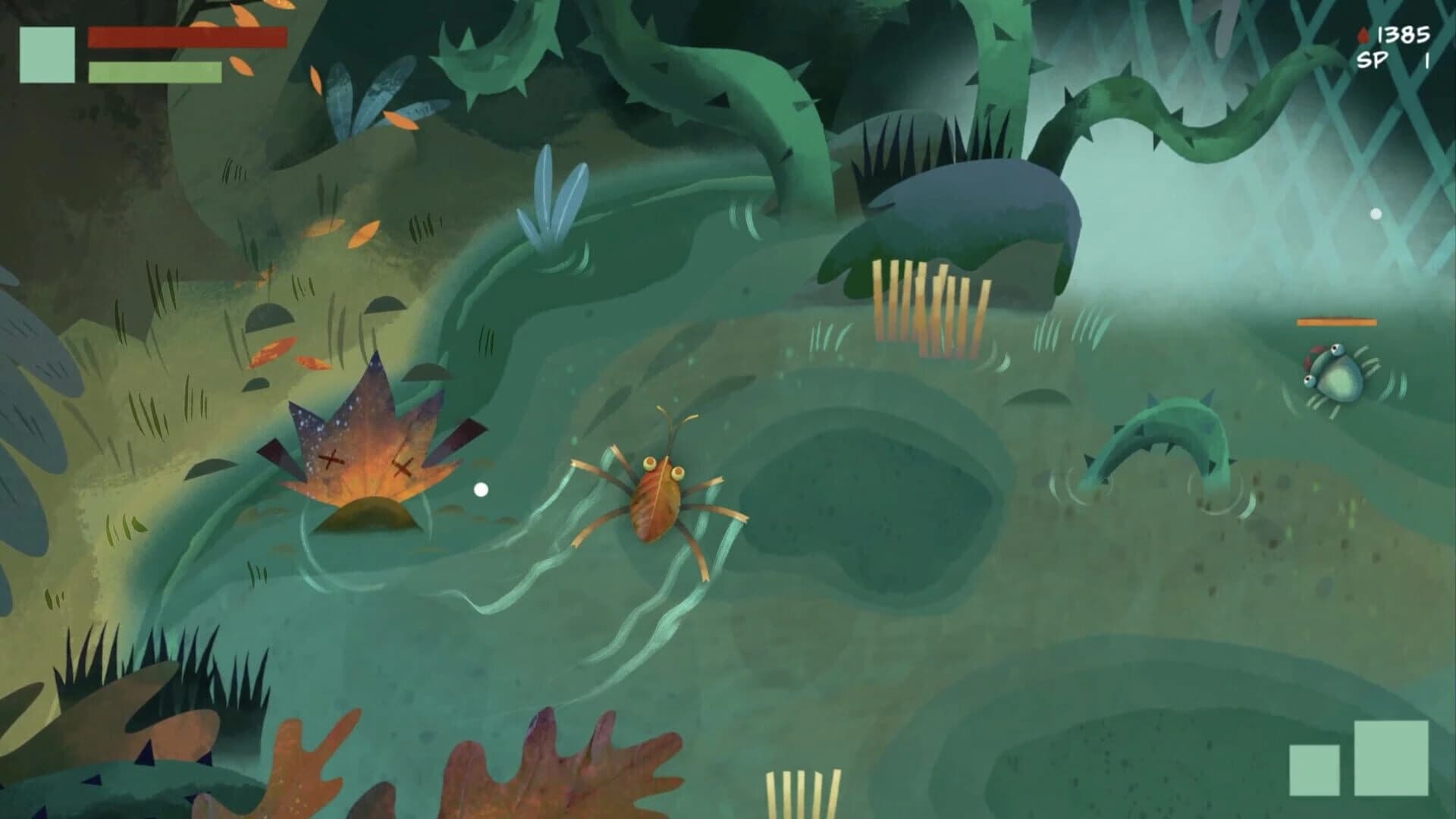Select the player portrait square top-left
Screen dimensions: 1456x819
click(x=47, y=55)
